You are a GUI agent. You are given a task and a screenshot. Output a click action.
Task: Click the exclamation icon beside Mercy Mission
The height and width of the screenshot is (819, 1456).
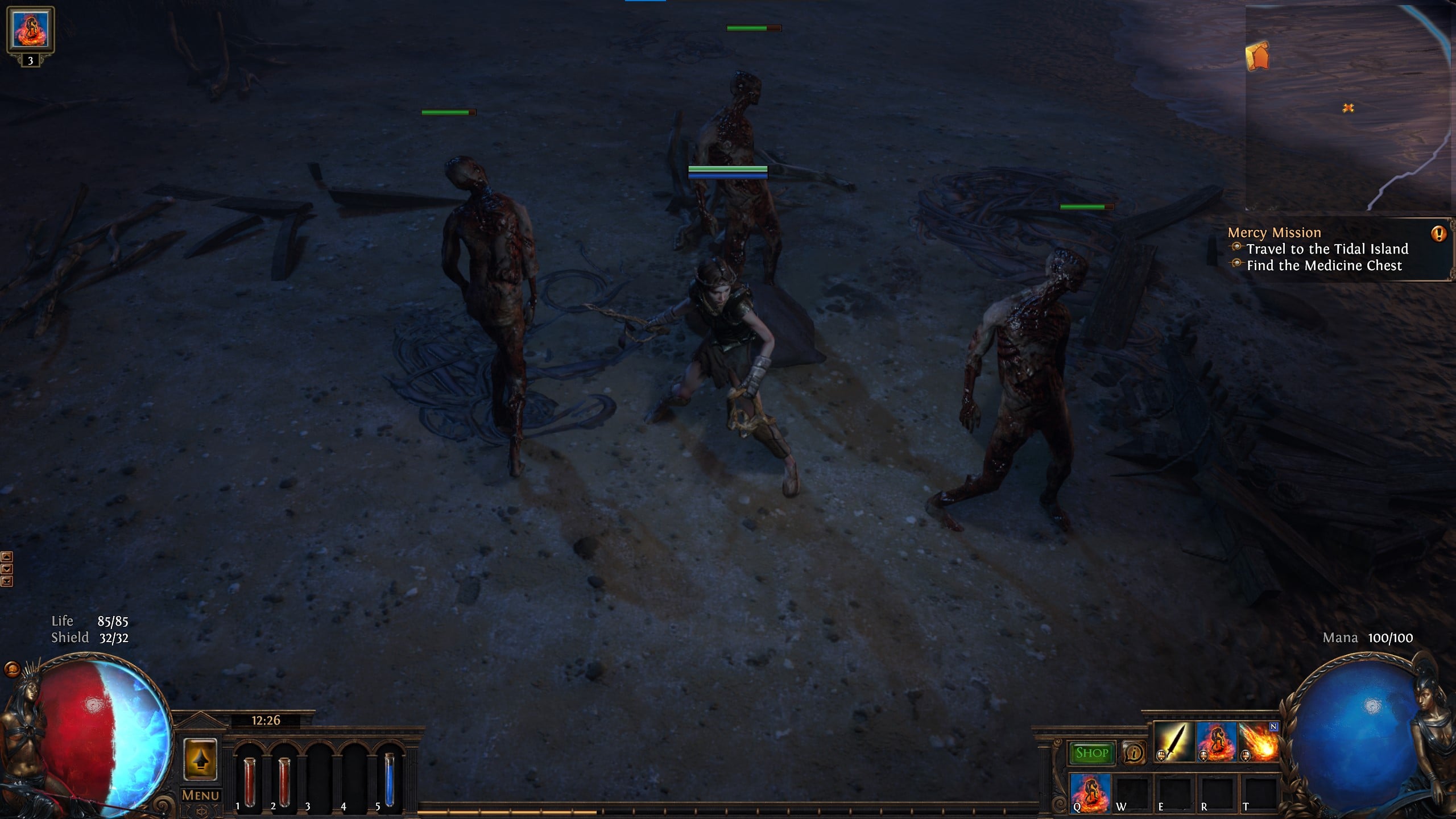[x=1438, y=233]
